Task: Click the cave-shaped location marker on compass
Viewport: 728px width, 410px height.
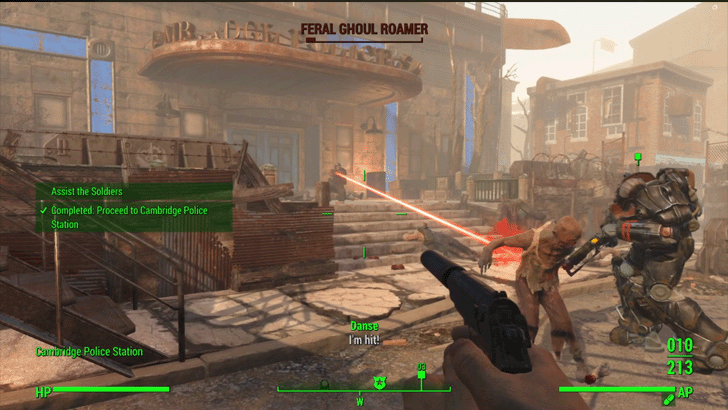Action: (x=324, y=383)
